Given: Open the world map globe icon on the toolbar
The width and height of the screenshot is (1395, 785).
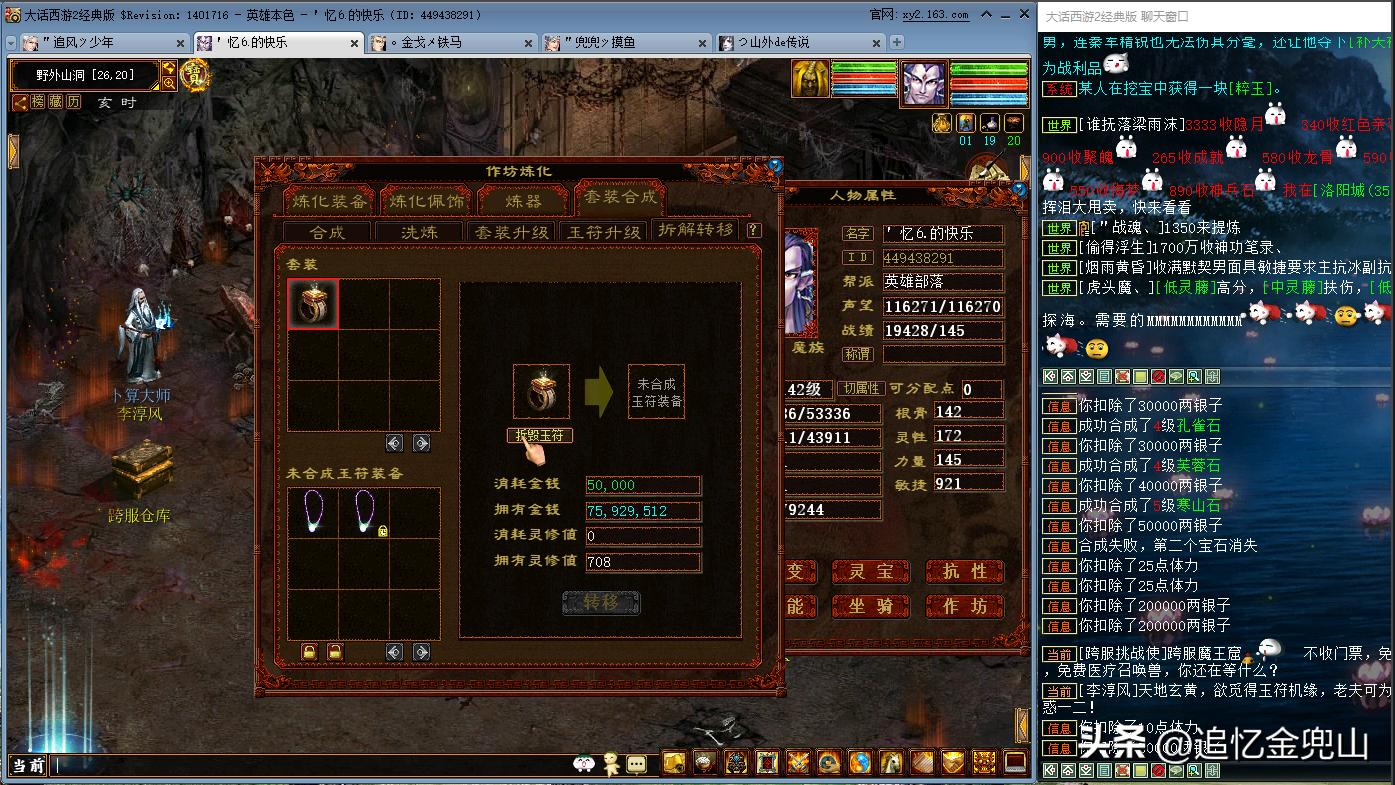Looking at the screenshot, I should pyautogui.click(x=862, y=765).
